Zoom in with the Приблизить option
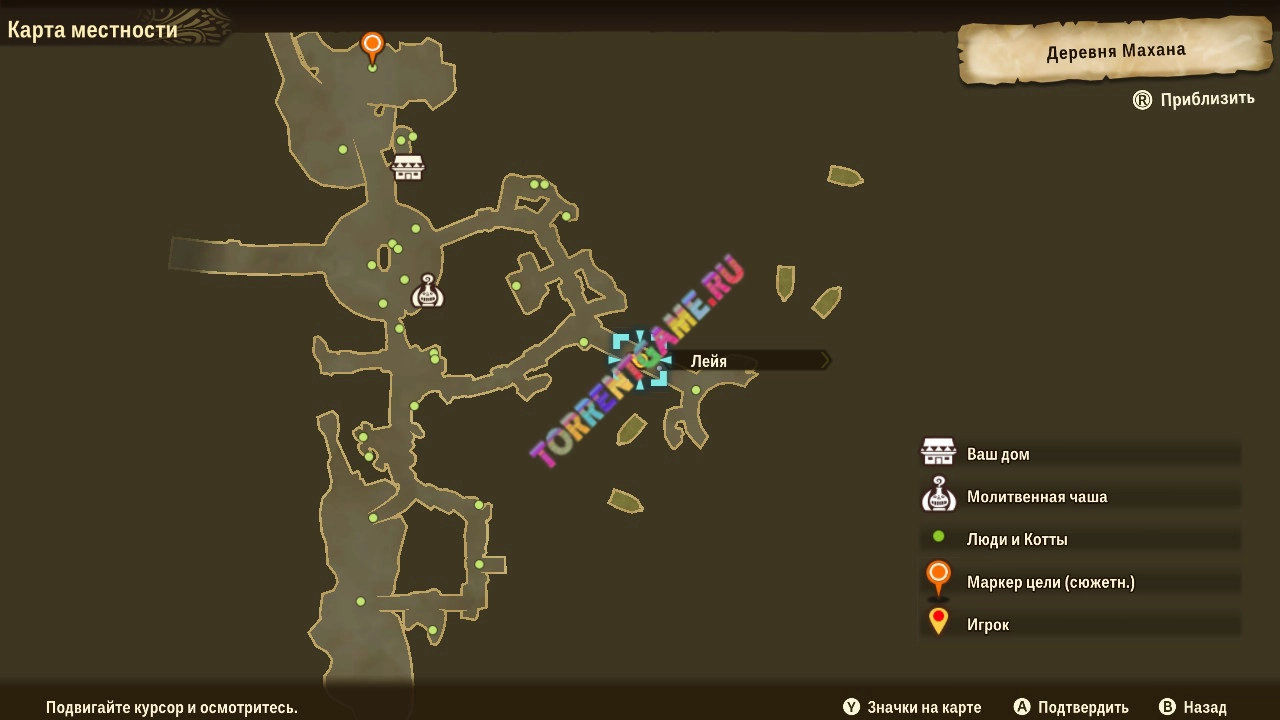This screenshot has height=720, width=1280. tap(1194, 99)
